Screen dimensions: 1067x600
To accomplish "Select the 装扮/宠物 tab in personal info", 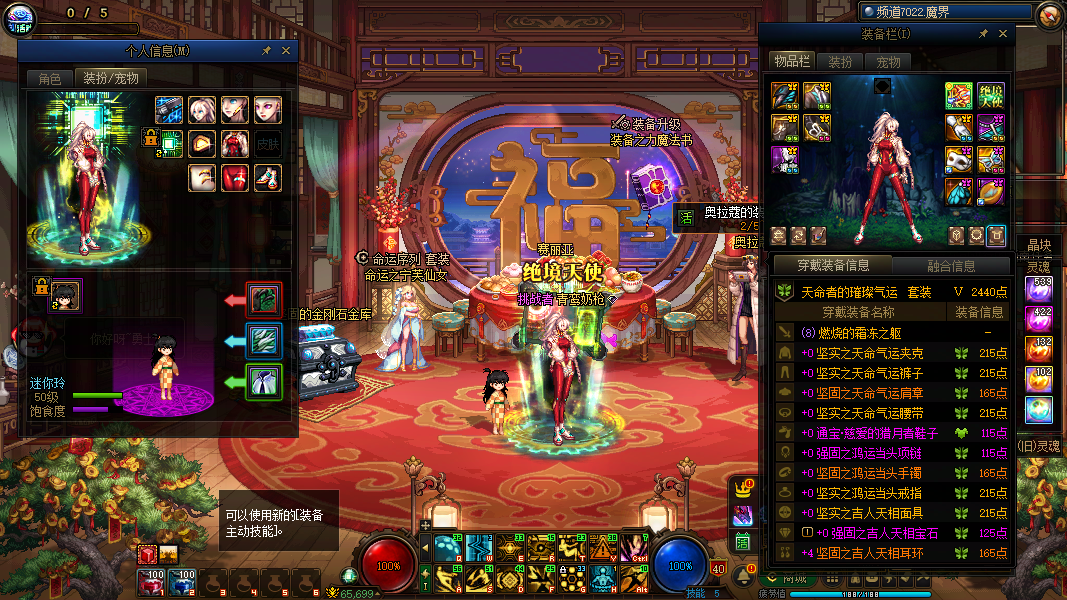I will pyautogui.click(x=110, y=78).
